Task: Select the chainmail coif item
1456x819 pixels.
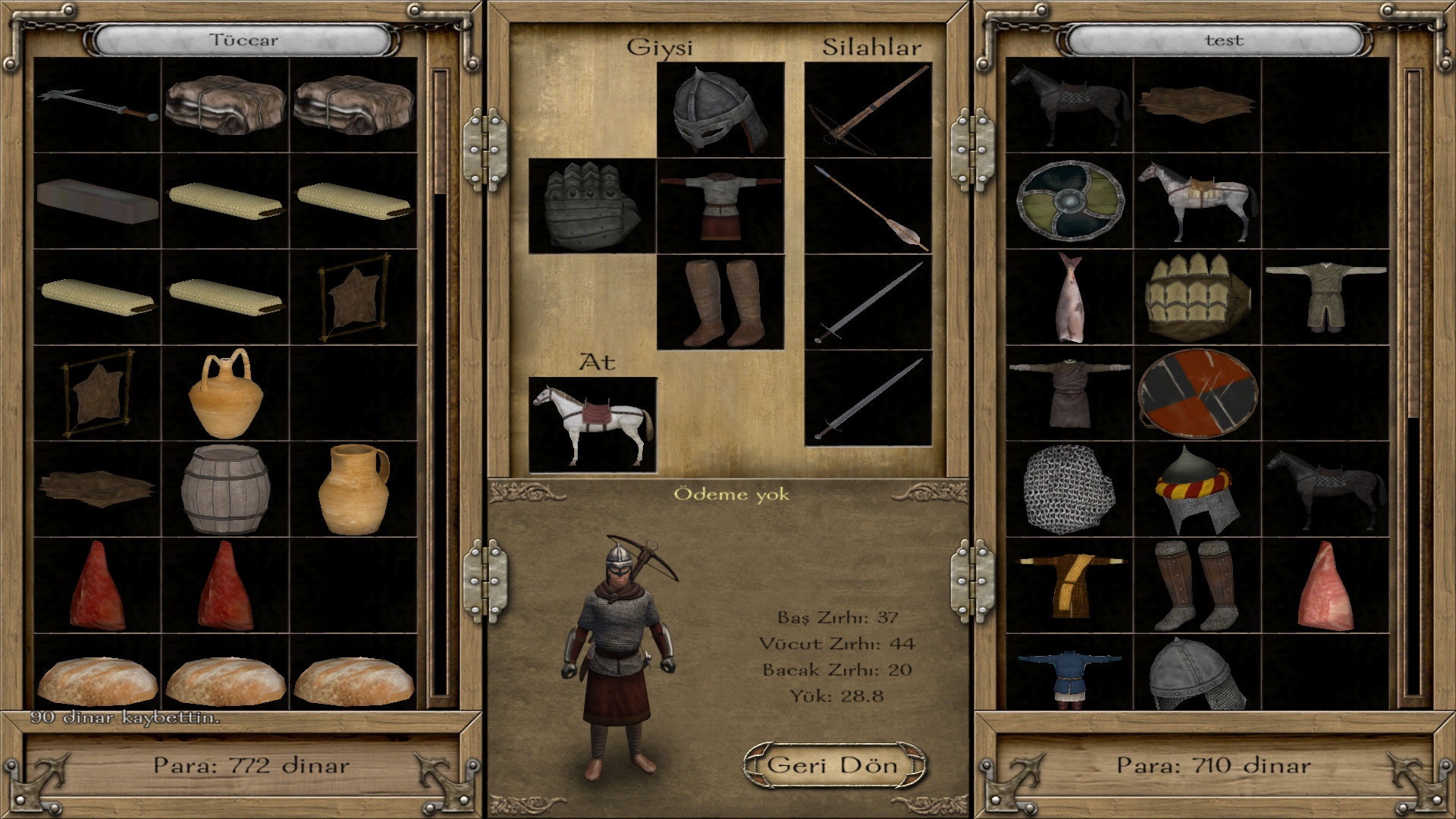Action: [x=1069, y=489]
